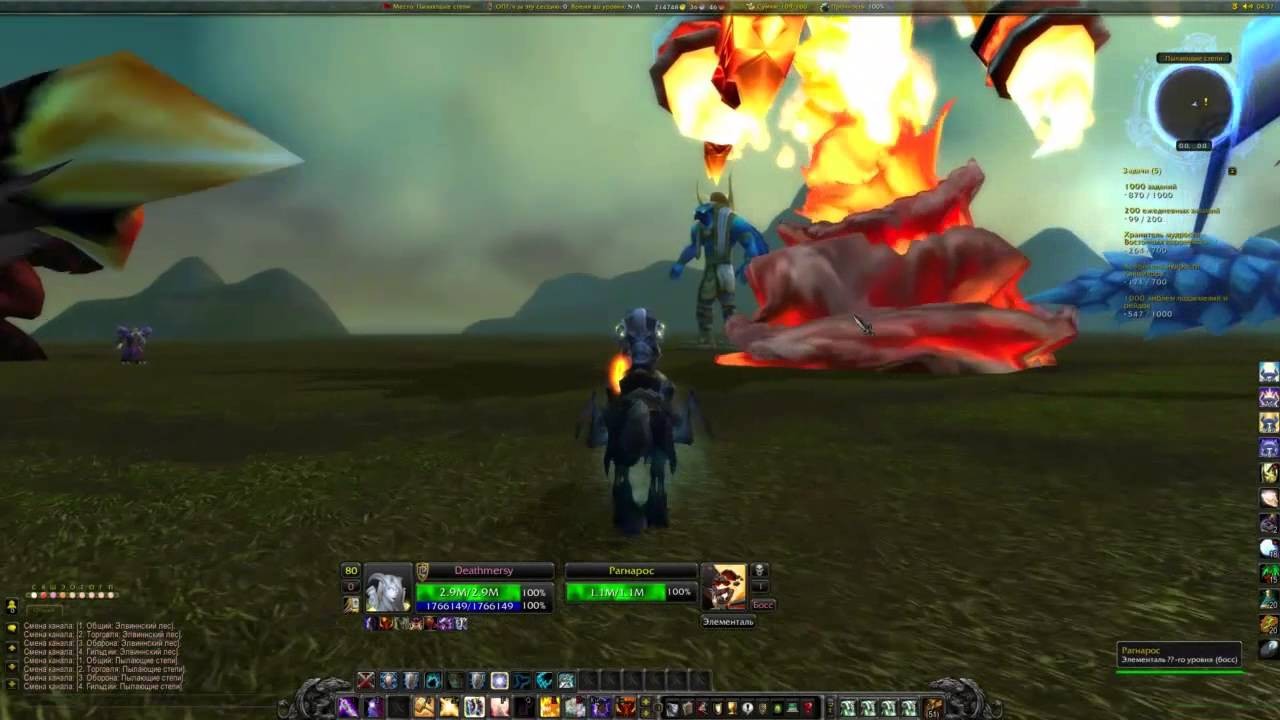This screenshot has width=1280, height=720.
Task: Click the Босс label on target frame
Action: [762, 605]
